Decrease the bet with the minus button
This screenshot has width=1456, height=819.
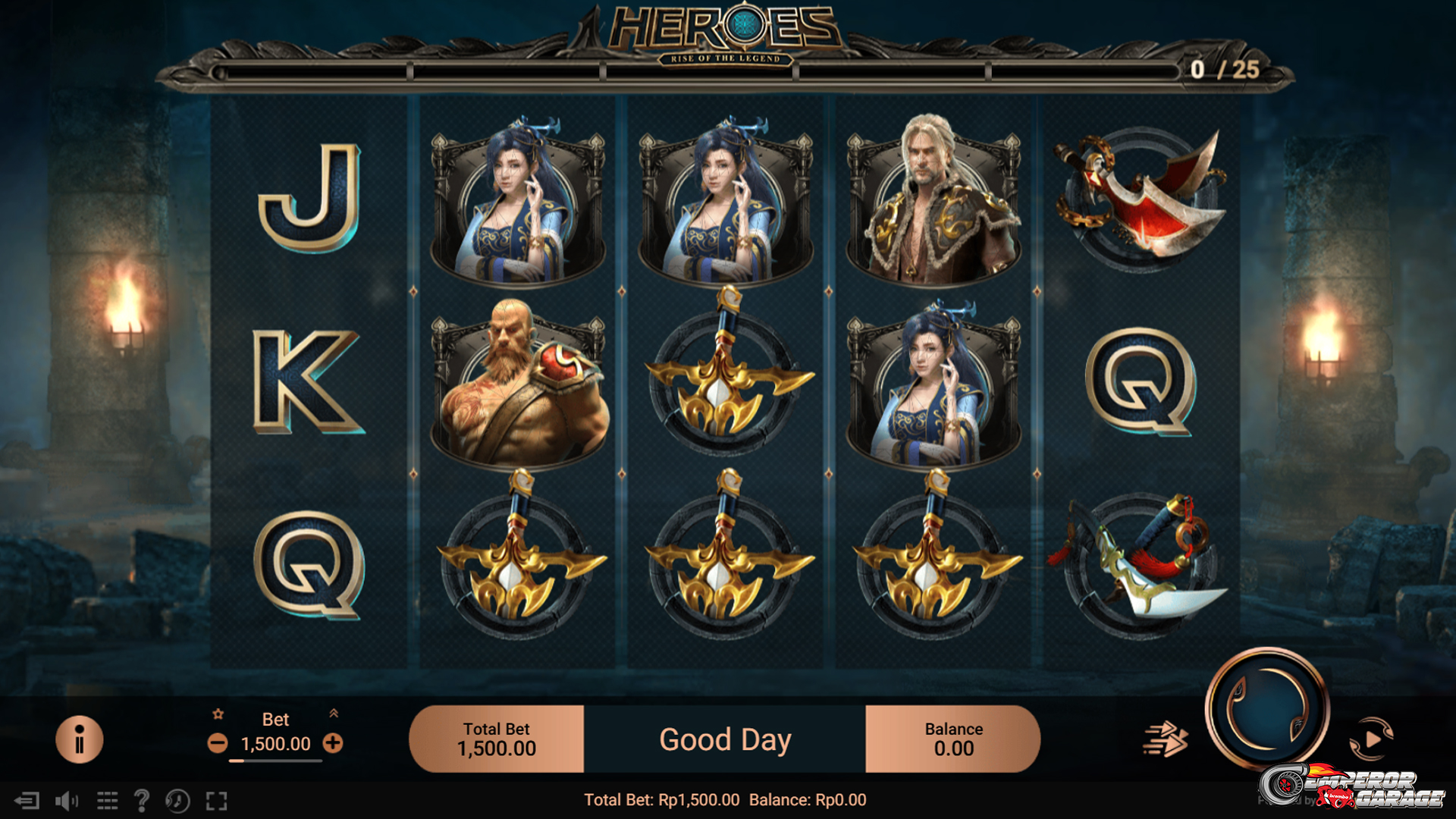(218, 743)
